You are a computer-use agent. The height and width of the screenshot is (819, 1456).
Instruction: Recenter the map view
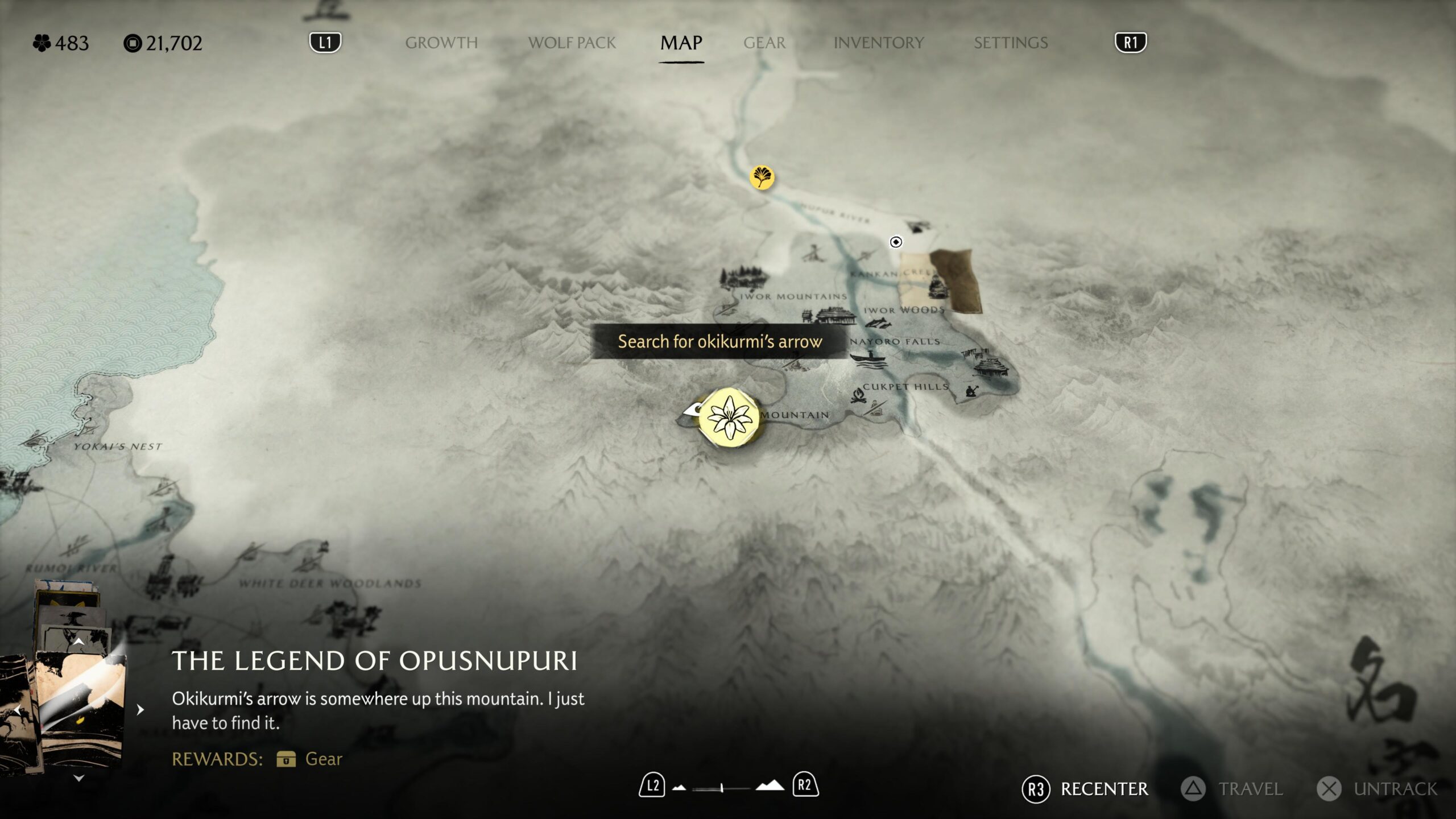click(x=1085, y=789)
